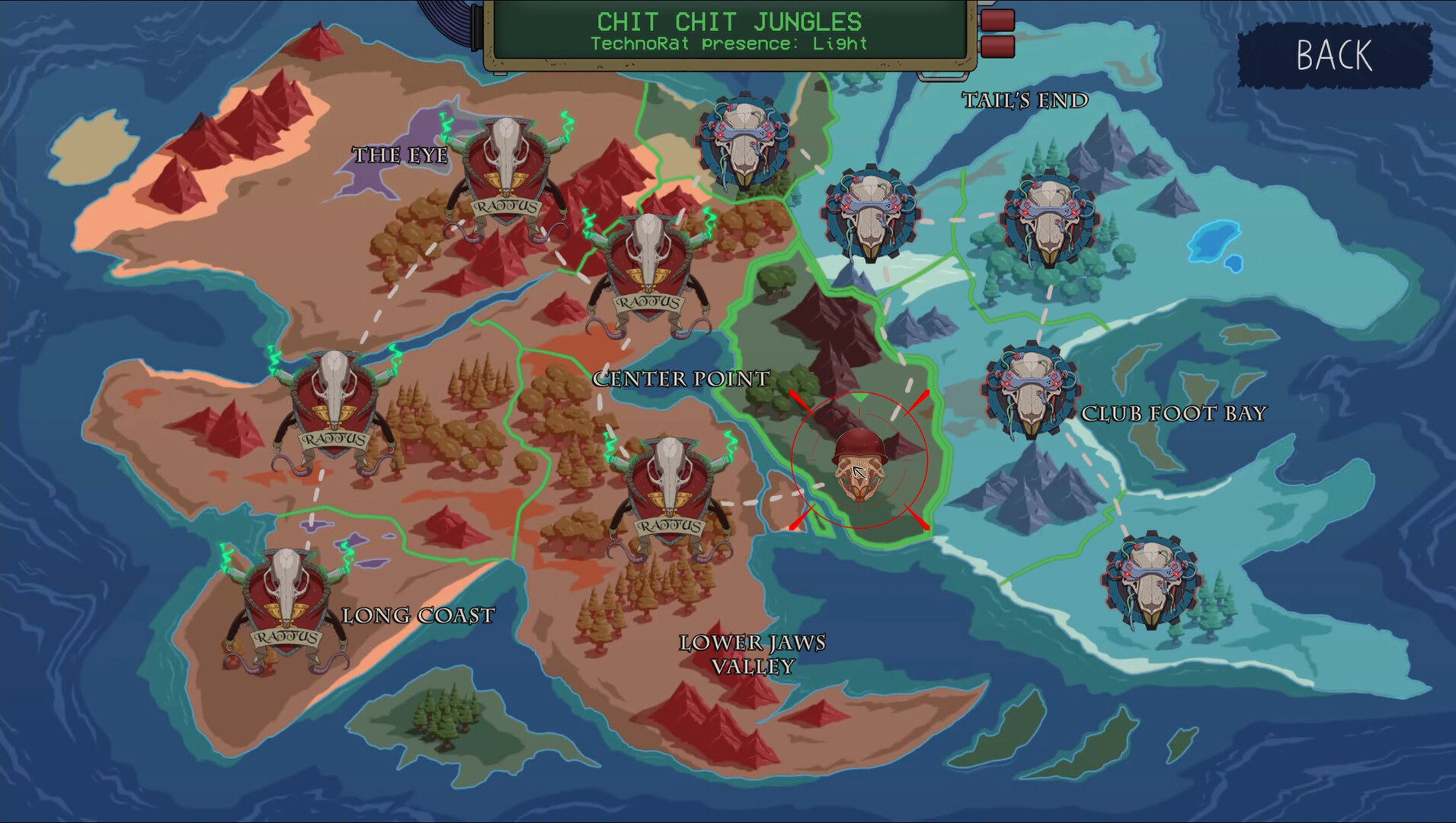
Task: Select the Center Point region label
Action: point(680,379)
